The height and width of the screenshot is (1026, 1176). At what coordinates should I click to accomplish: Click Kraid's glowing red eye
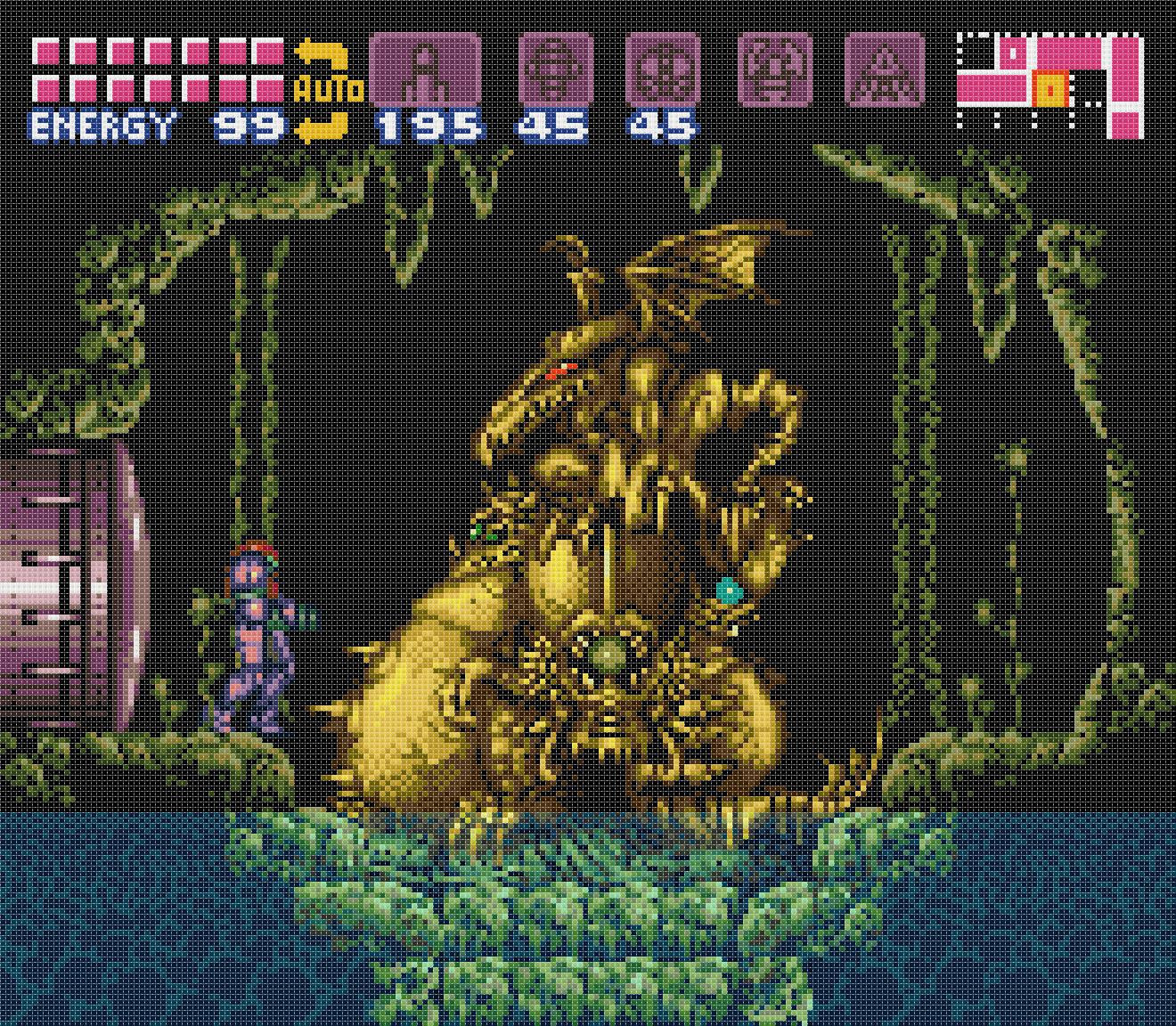tap(561, 367)
